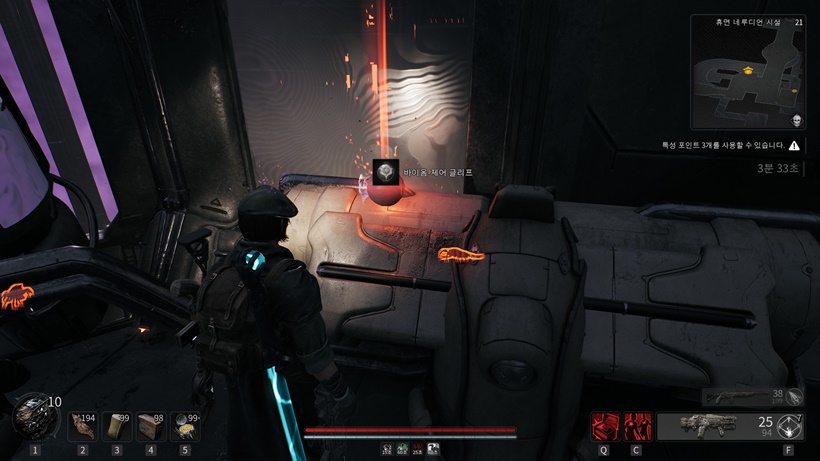Screen dimensions: 820x461
Task: Activate the red C skill with two figures
Action: (x=637, y=427)
